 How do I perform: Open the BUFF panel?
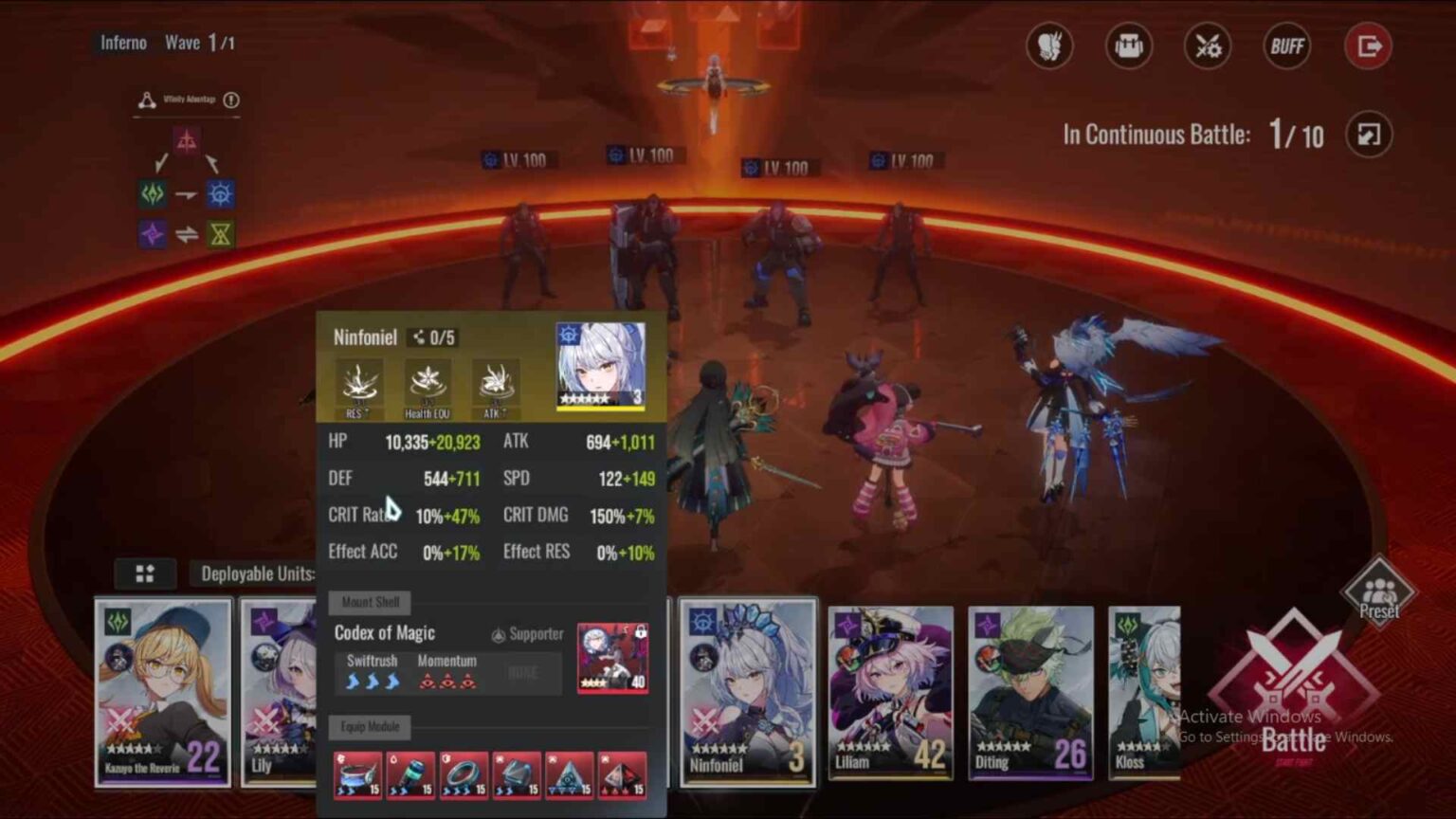tap(1286, 45)
